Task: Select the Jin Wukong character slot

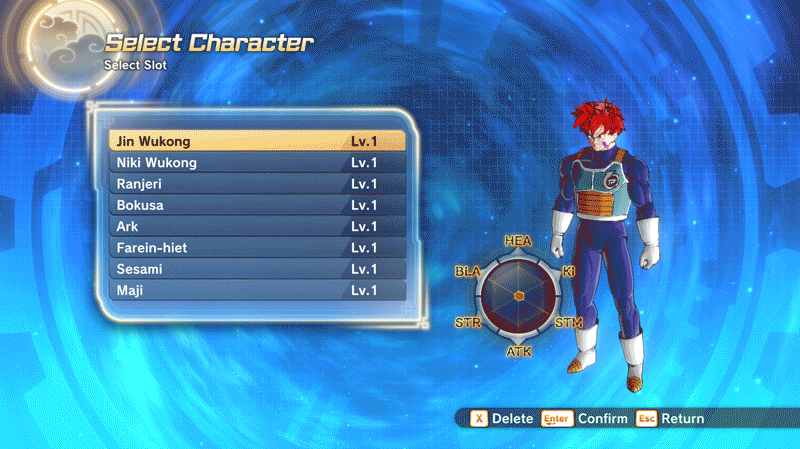Action: click(257, 141)
